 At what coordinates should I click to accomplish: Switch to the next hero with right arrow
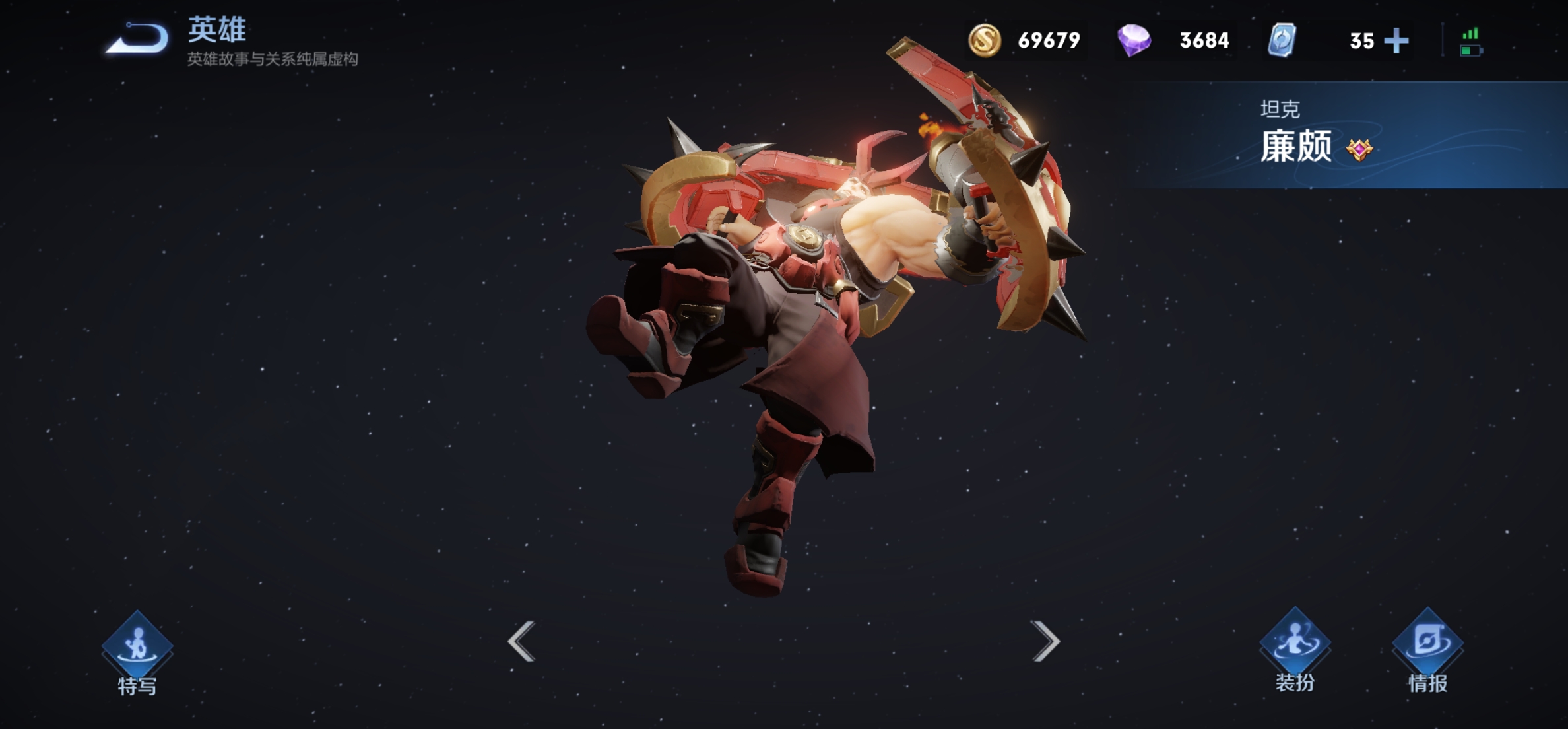[1045, 641]
